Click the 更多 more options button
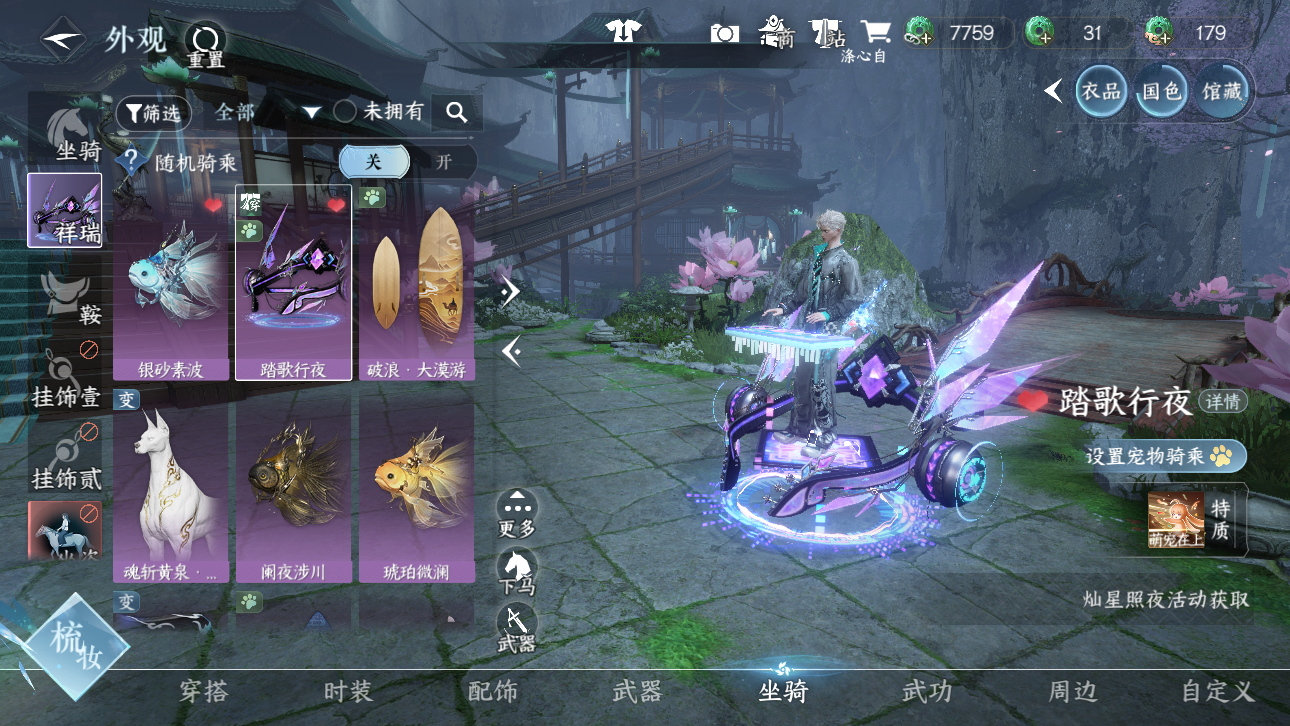This screenshot has width=1290, height=726. coord(516,513)
